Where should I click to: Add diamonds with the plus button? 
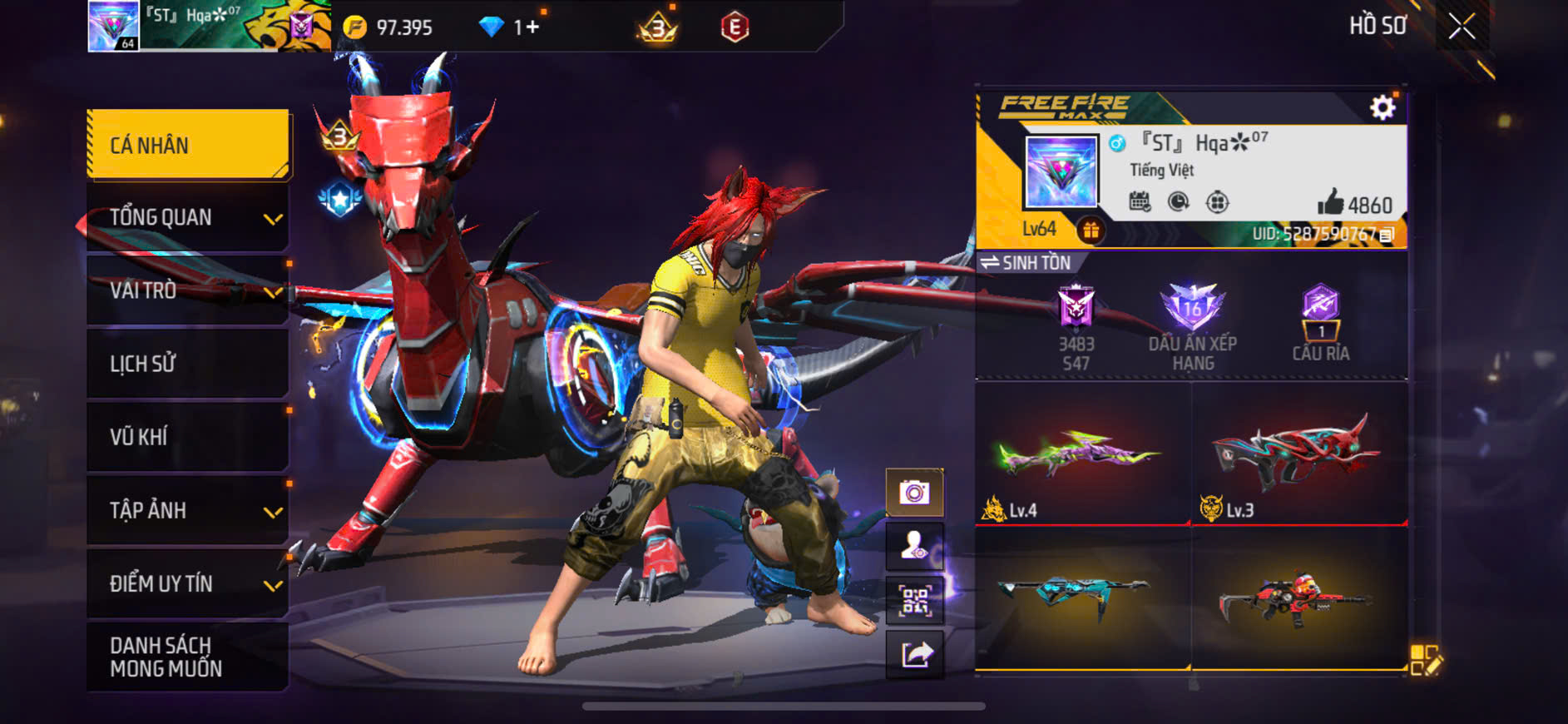point(532,27)
